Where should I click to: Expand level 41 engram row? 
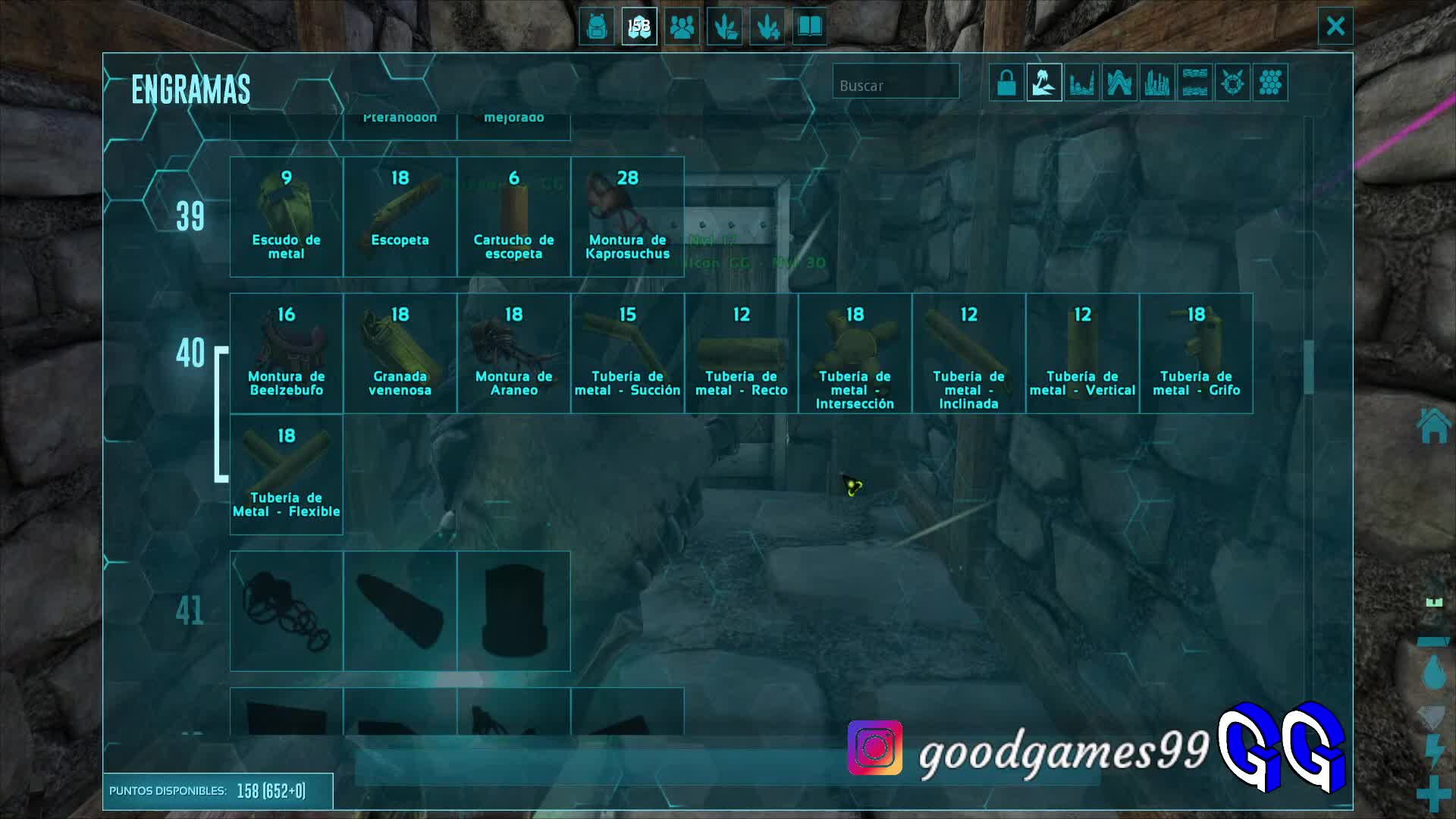pyautogui.click(x=191, y=610)
